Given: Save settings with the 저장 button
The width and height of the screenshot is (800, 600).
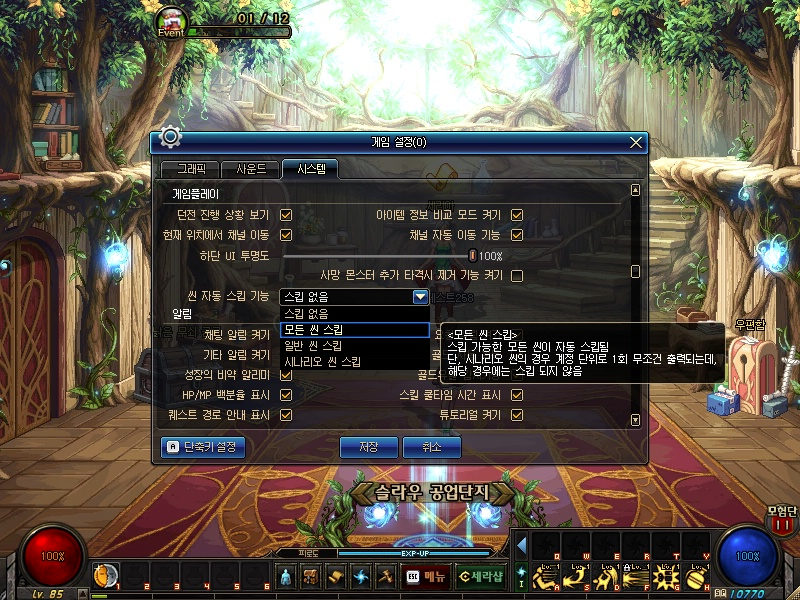Looking at the screenshot, I should pyautogui.click(x=369, y=447).
